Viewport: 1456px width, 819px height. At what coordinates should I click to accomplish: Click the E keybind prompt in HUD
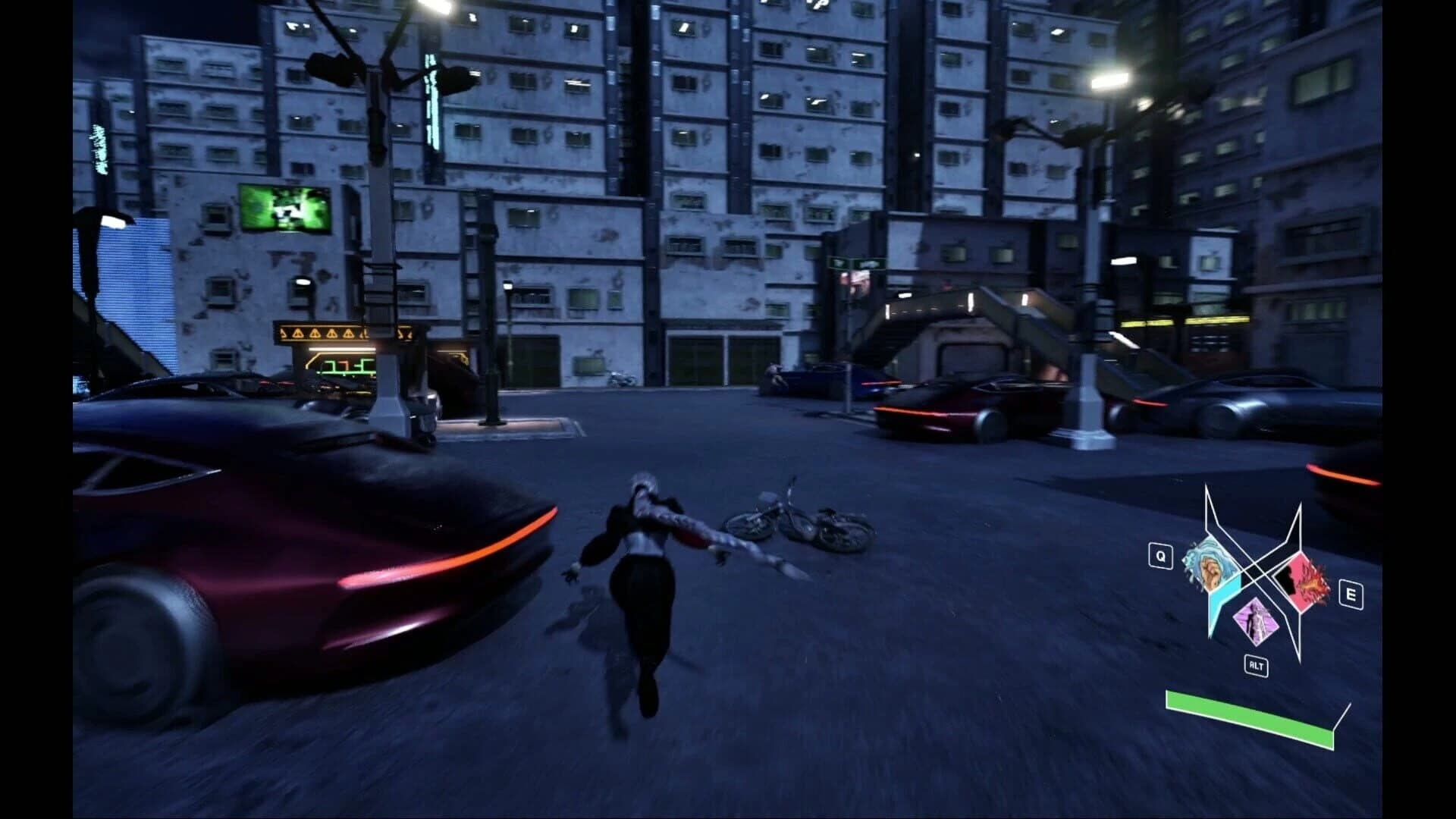1351,595
